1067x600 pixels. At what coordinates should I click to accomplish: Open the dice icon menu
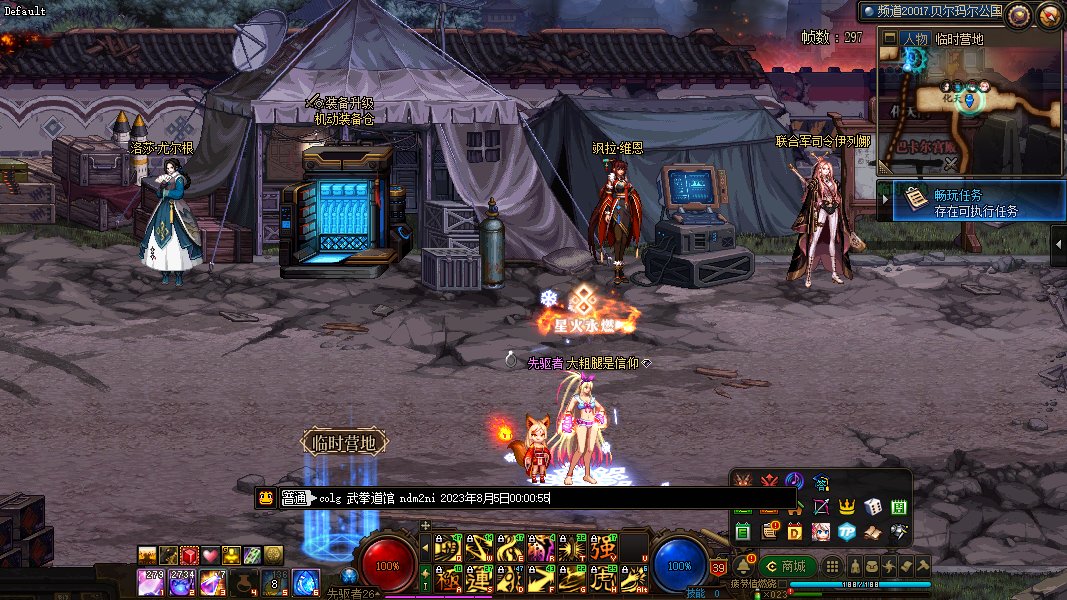[x=872, y=507]
